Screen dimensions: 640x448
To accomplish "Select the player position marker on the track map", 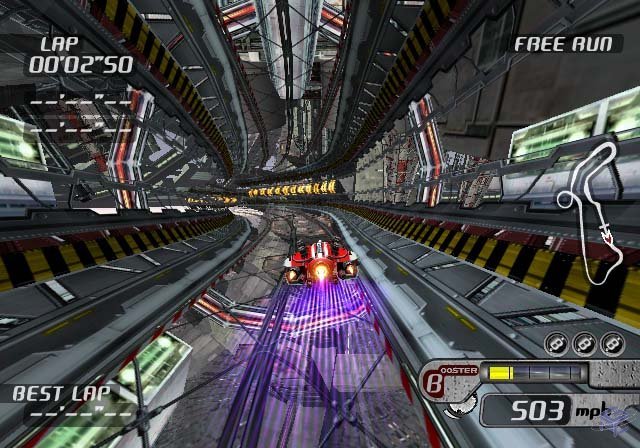I will click(x=606, y=237).
